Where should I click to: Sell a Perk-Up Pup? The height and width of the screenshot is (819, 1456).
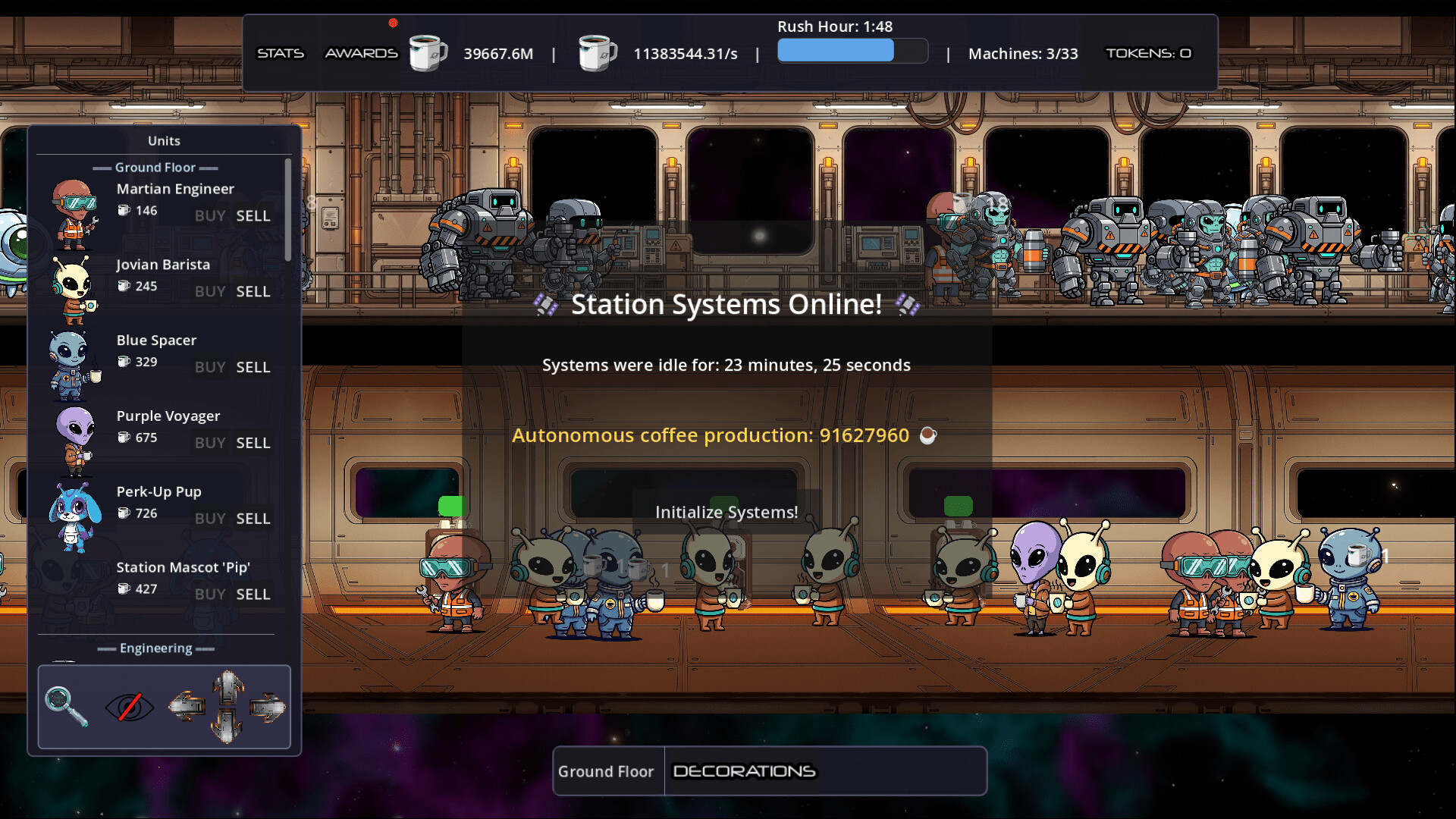253,519
